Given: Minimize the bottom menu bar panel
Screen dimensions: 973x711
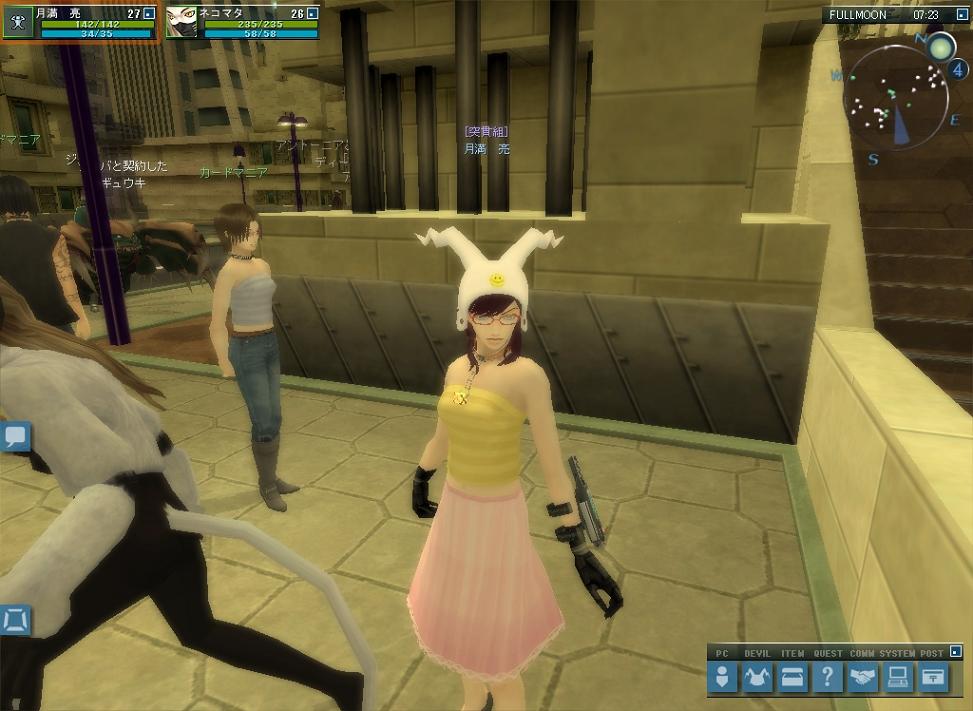Looking at the screenshot, I should [956, 652].
